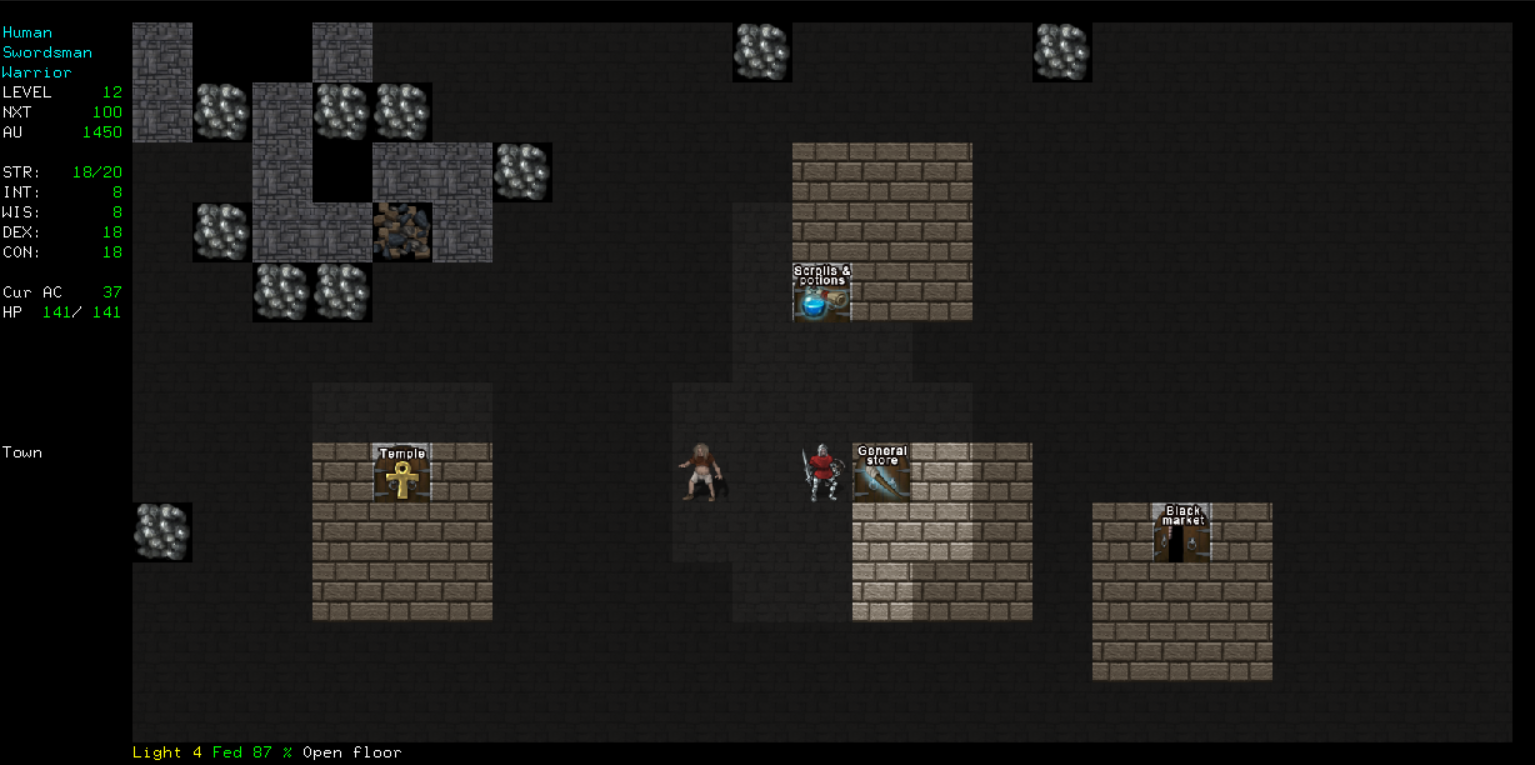Enter the Scrolls & potions shop entrance

[x=820, y=295]
